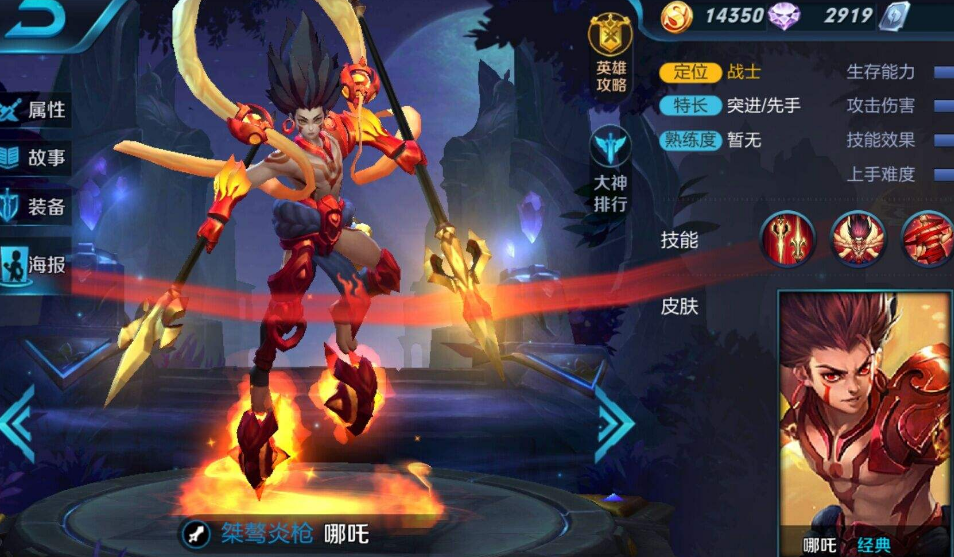Switch to the 故事 story tab
The height and width of the screenshot is (557, 954).
[36, 158]
